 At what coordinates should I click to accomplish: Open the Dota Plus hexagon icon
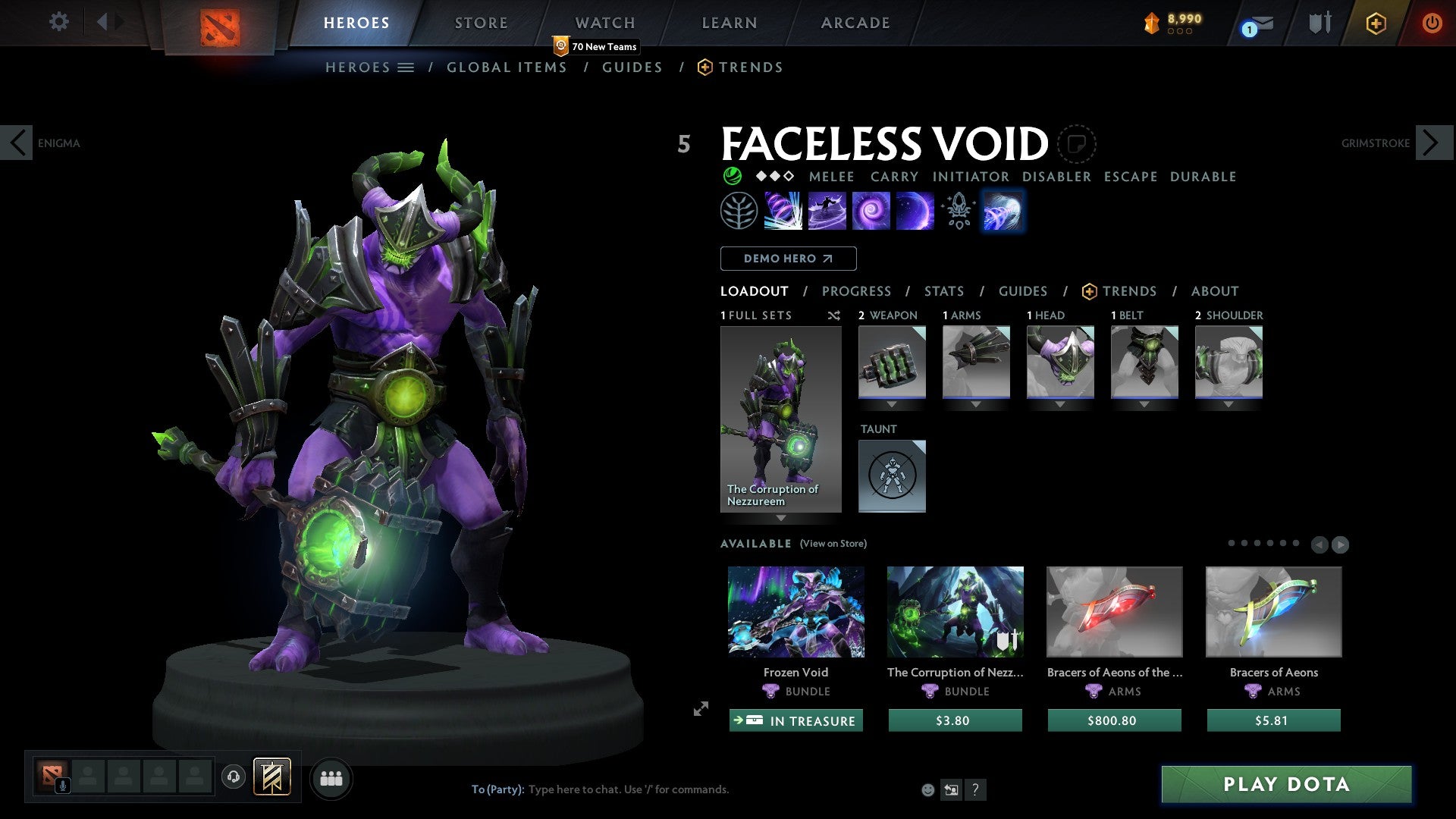1376,24
